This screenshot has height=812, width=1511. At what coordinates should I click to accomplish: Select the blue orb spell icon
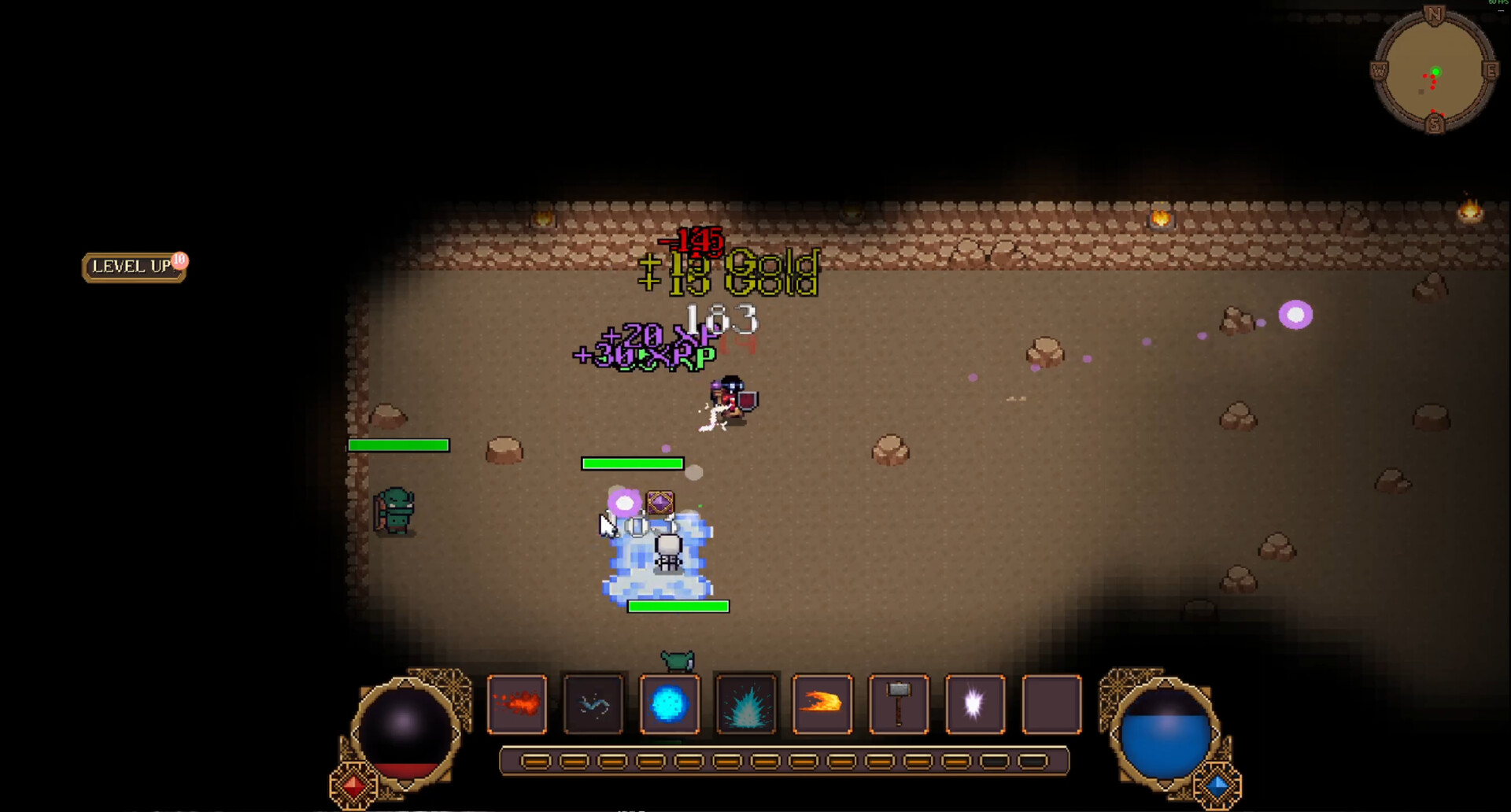tap(670, 704)
